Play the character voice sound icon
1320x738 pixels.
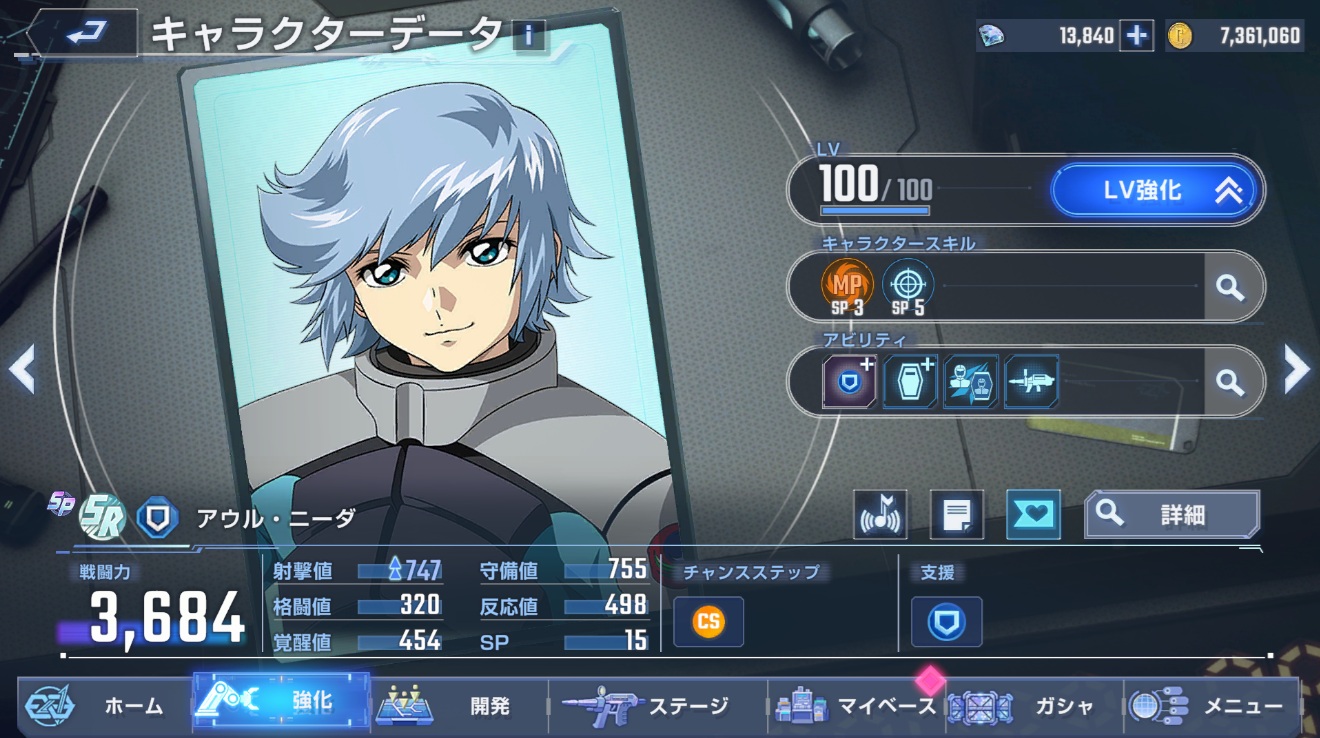tap(881, 515)
